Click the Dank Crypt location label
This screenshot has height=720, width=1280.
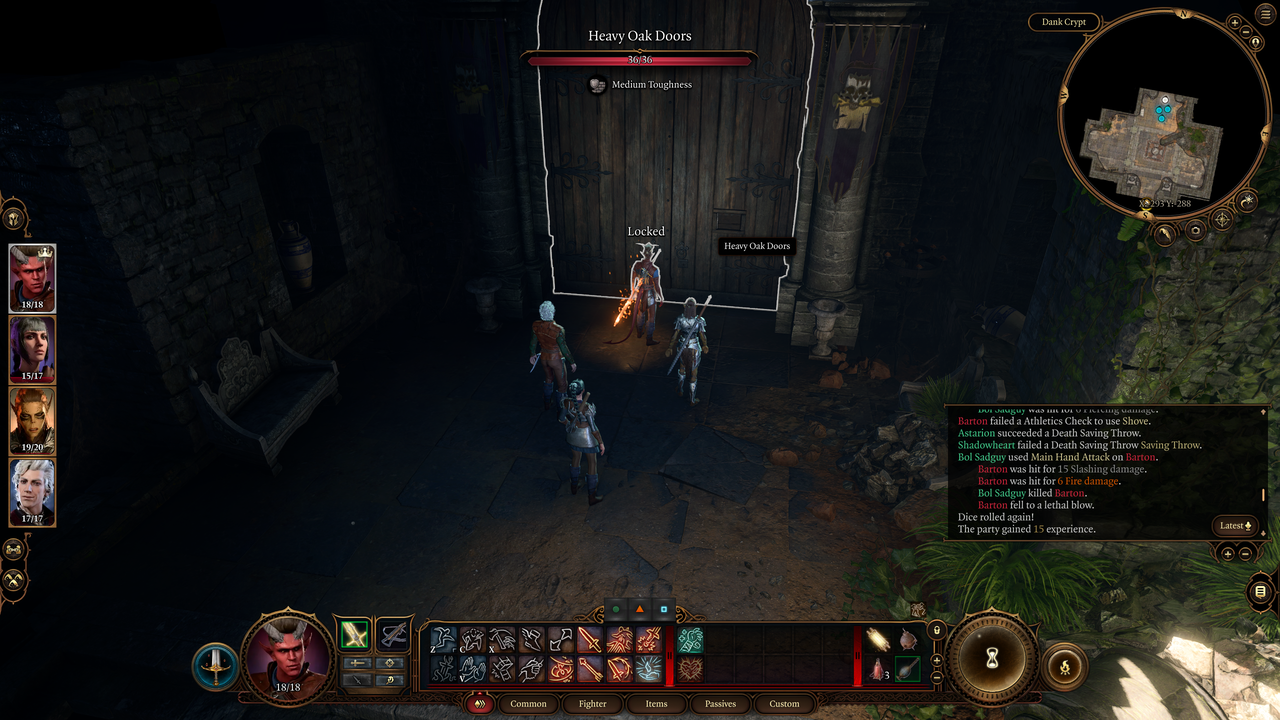click(x=1064, y=22)
